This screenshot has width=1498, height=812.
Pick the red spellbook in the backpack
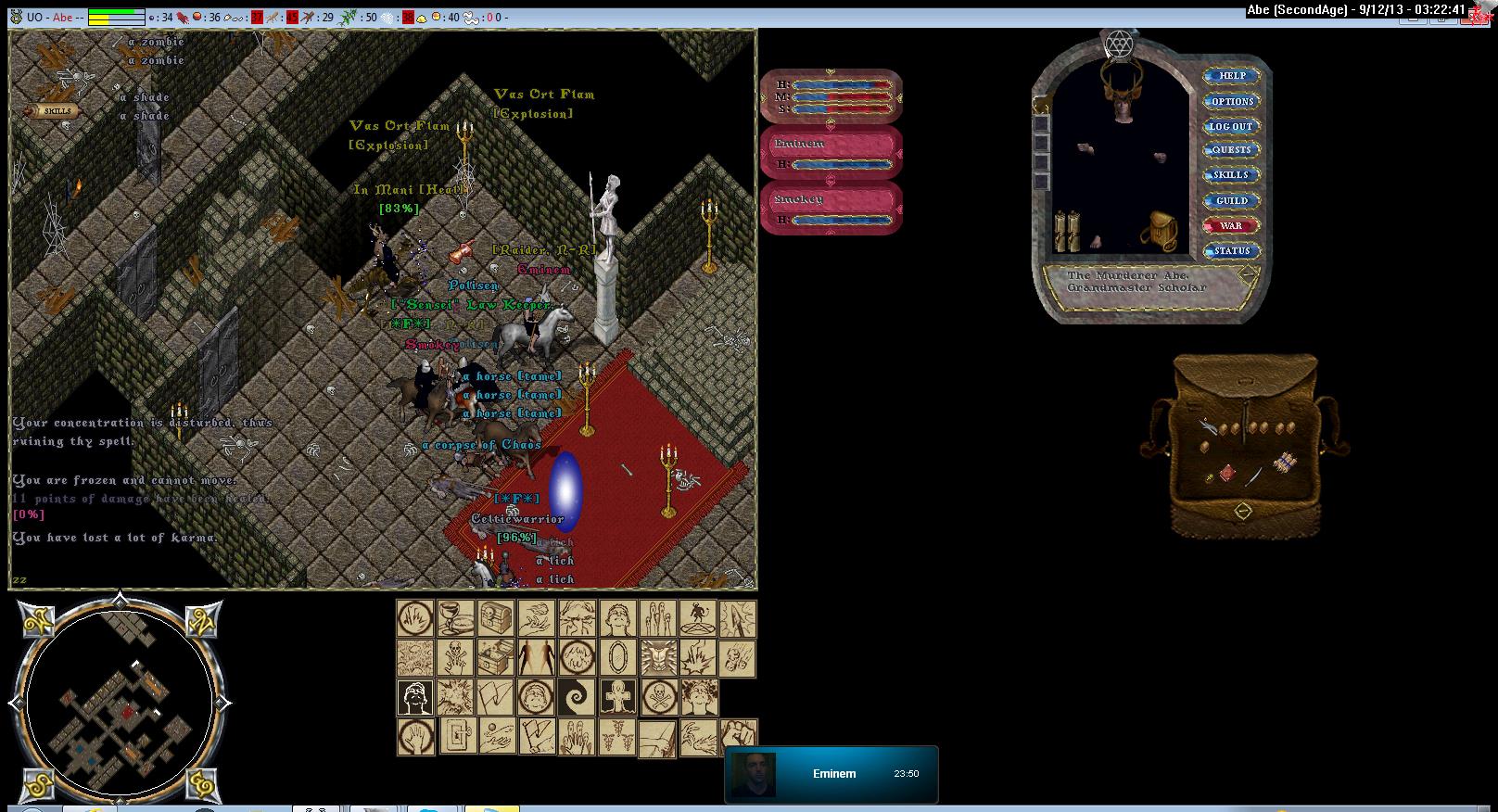1227,473
